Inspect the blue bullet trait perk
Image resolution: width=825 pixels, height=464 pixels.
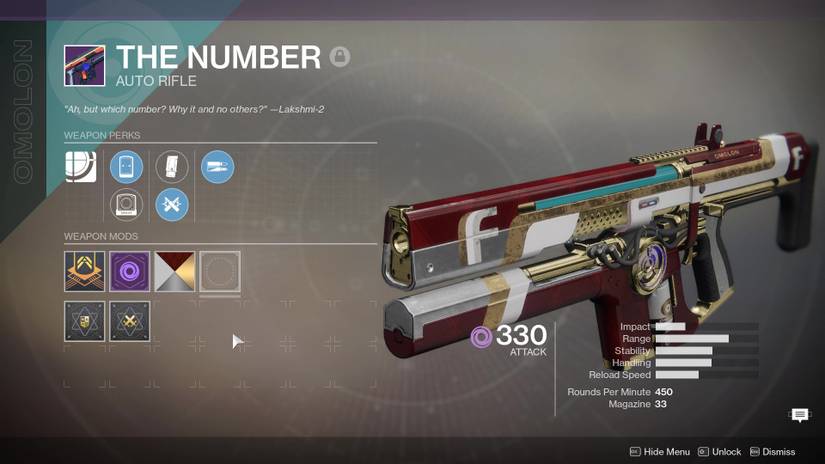coord(217,167)
